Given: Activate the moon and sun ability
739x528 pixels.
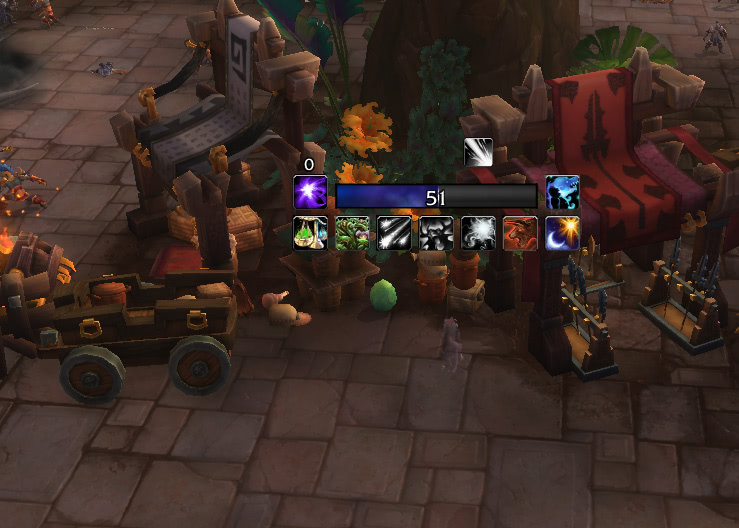Looking at the screenshot, I should click(x=562, y=233).
